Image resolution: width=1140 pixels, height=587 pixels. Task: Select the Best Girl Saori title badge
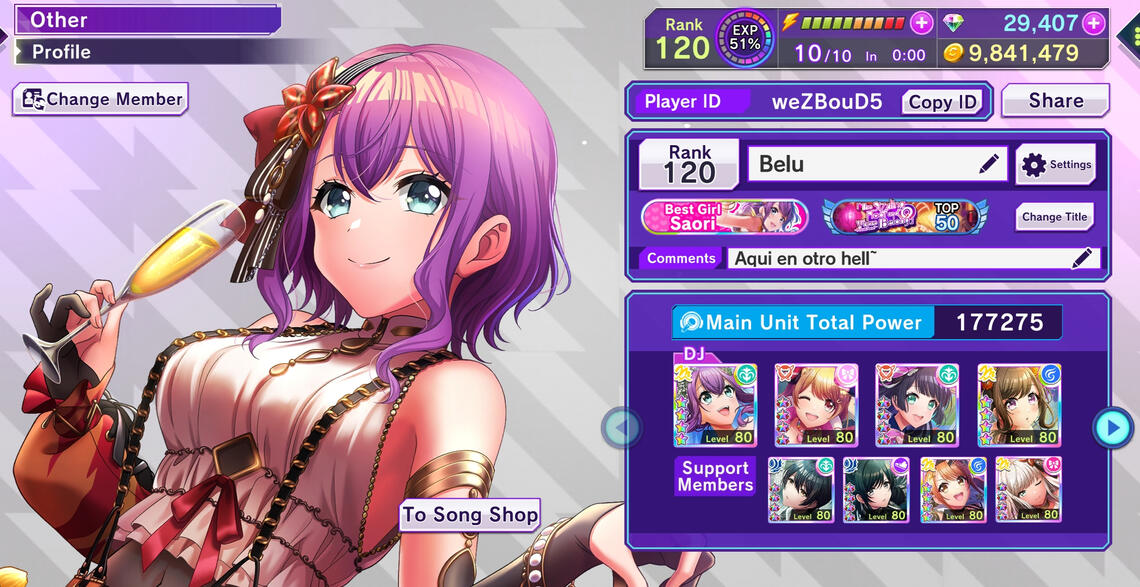pos(724,217)
